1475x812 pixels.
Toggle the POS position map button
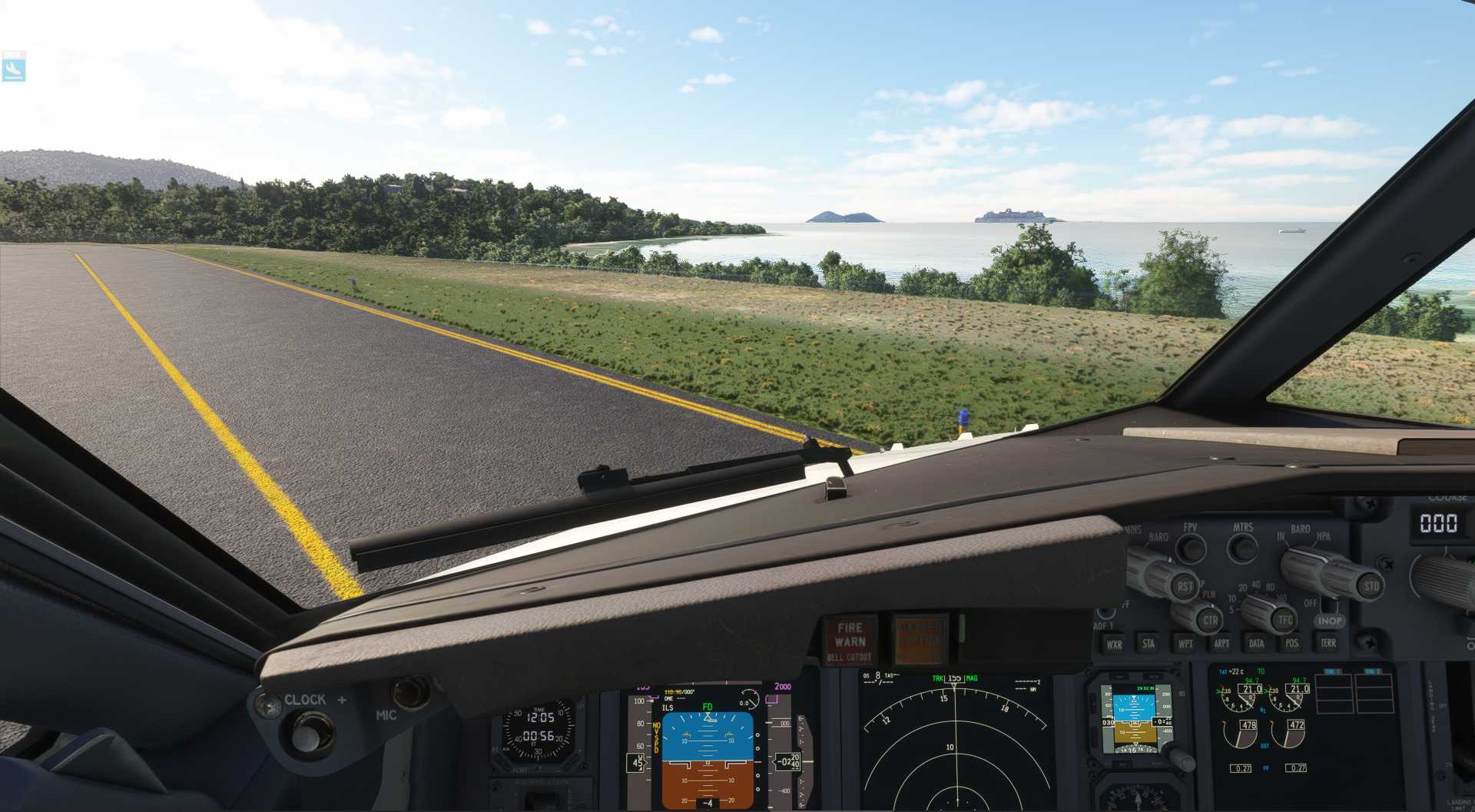tap(1292, 644)
